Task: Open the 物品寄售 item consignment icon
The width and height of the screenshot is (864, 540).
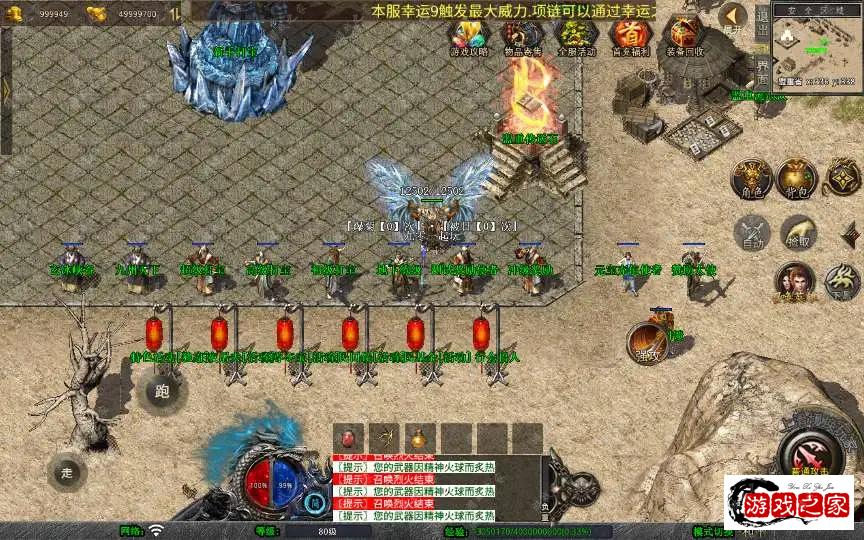Action: pos(522,37)
